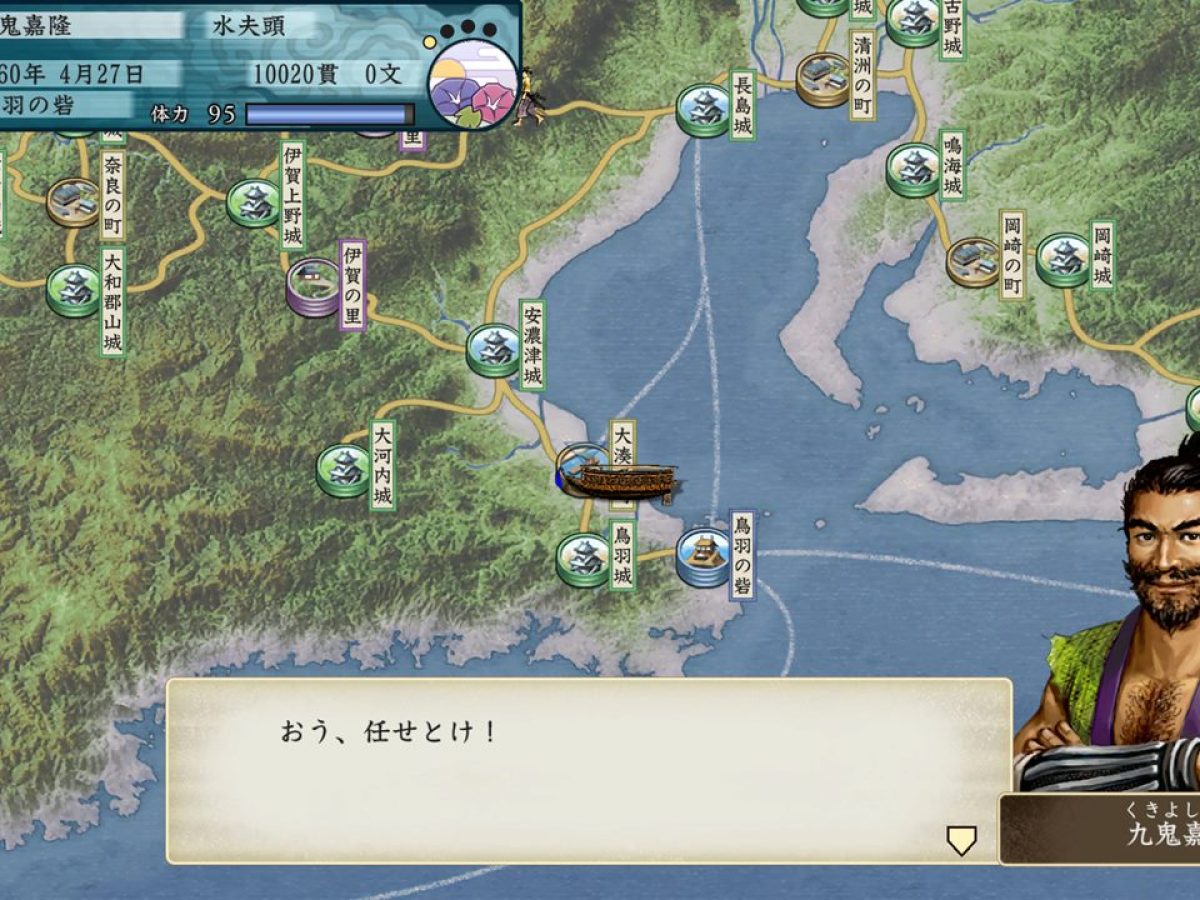Select the 伊賀上野城 castle marker
This screenshot has height=900, width=1200.
pos(253,203)
